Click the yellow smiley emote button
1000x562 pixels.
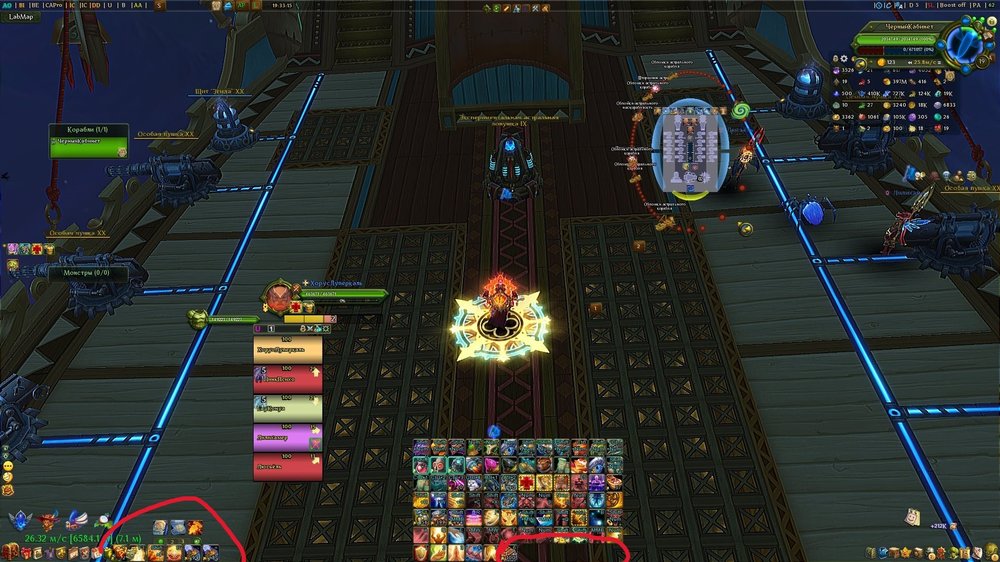(7, 467)
